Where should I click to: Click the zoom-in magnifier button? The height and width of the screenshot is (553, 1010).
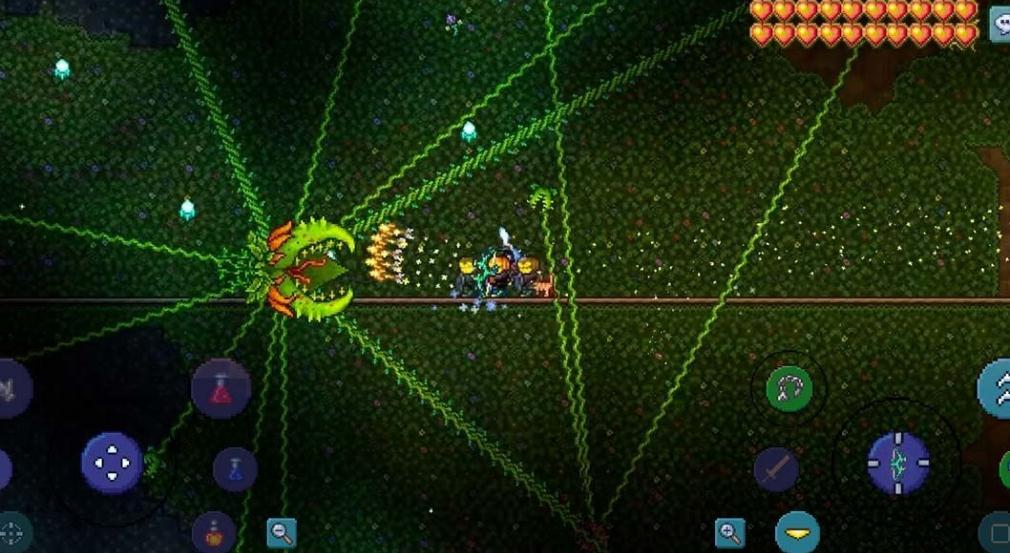click(x=730, y=533)
